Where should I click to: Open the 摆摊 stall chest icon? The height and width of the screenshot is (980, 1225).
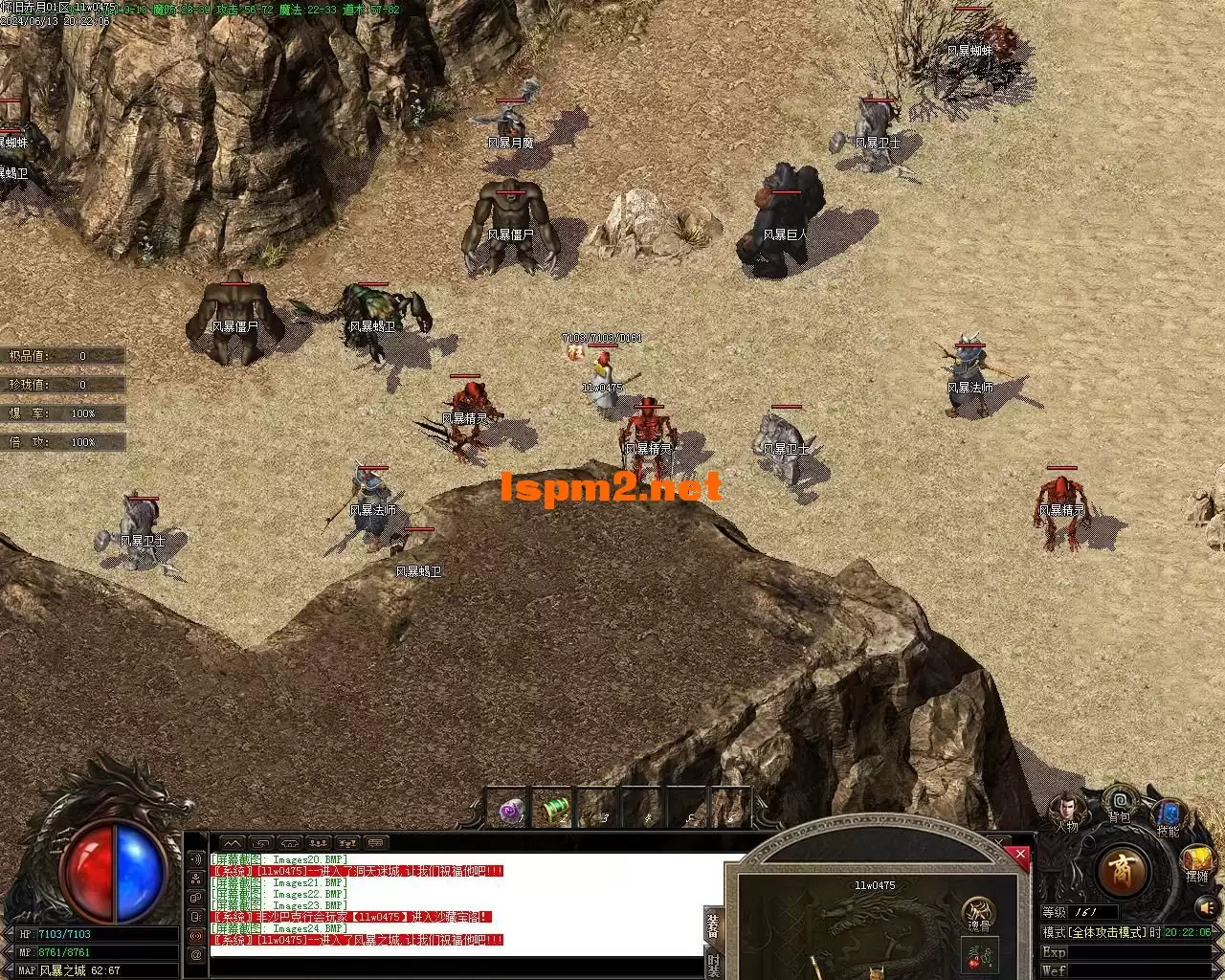pyautogui.click(x=1196, y=860)
